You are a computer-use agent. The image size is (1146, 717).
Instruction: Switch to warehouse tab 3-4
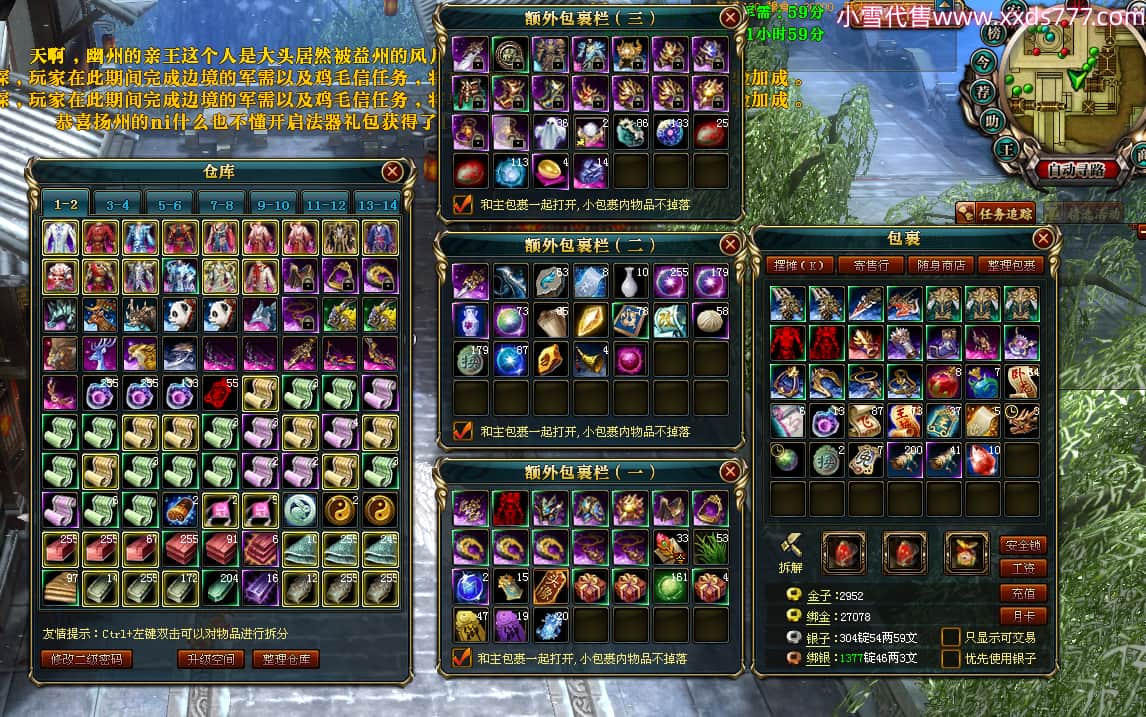117,204
